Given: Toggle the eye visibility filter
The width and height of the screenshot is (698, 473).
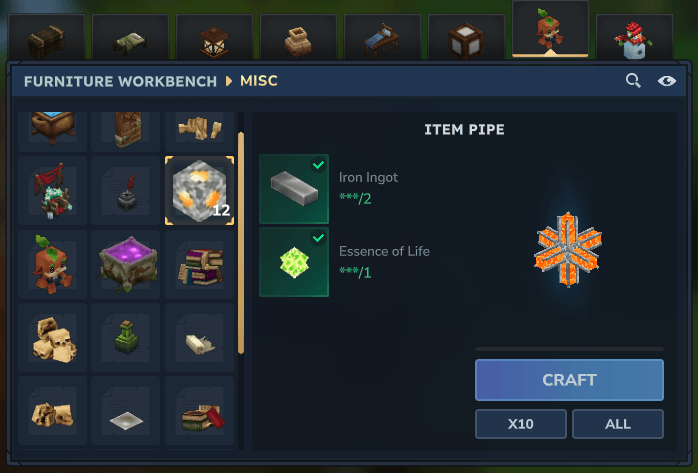Looking at the screenshot, I should 667,81.
